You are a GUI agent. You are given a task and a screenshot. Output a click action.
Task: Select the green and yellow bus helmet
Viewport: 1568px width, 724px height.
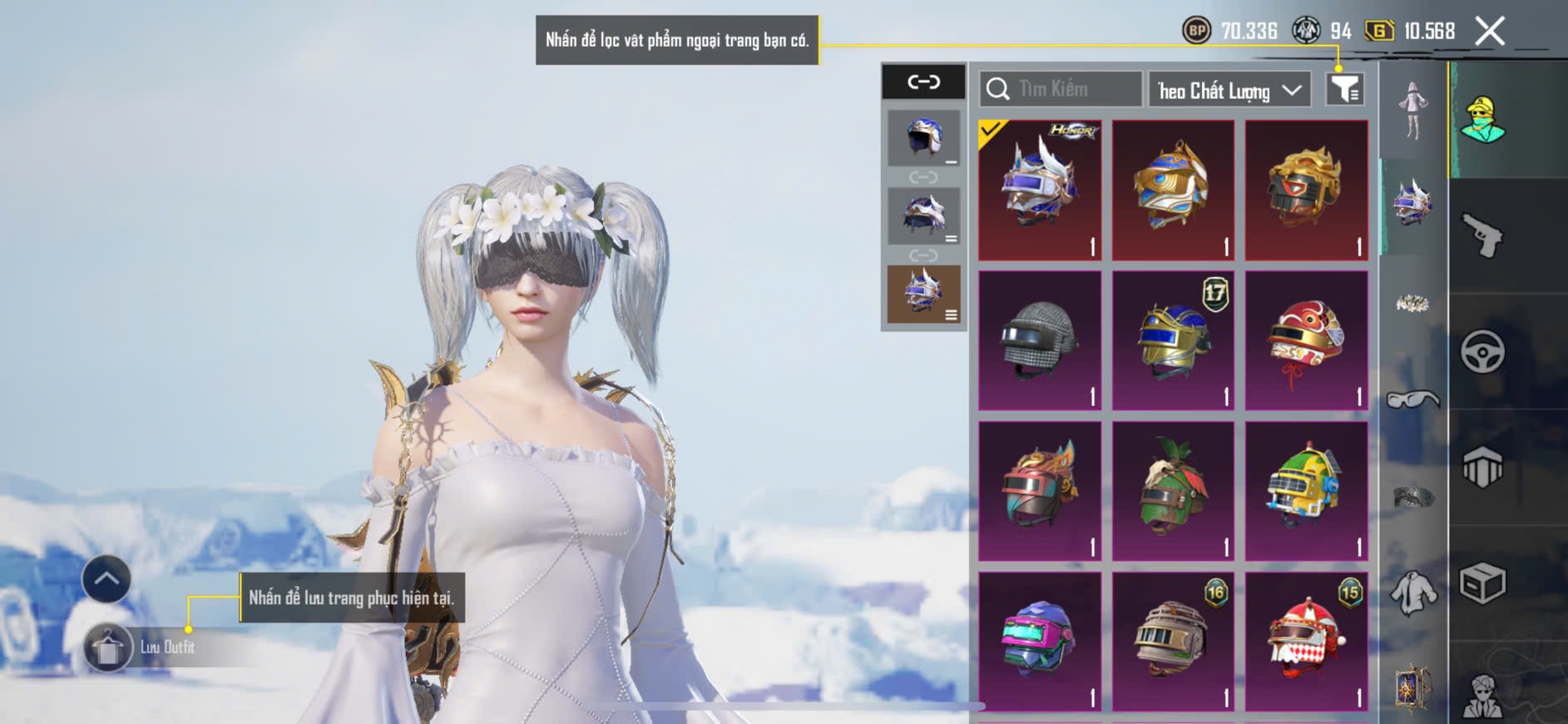pos(1306,491)
